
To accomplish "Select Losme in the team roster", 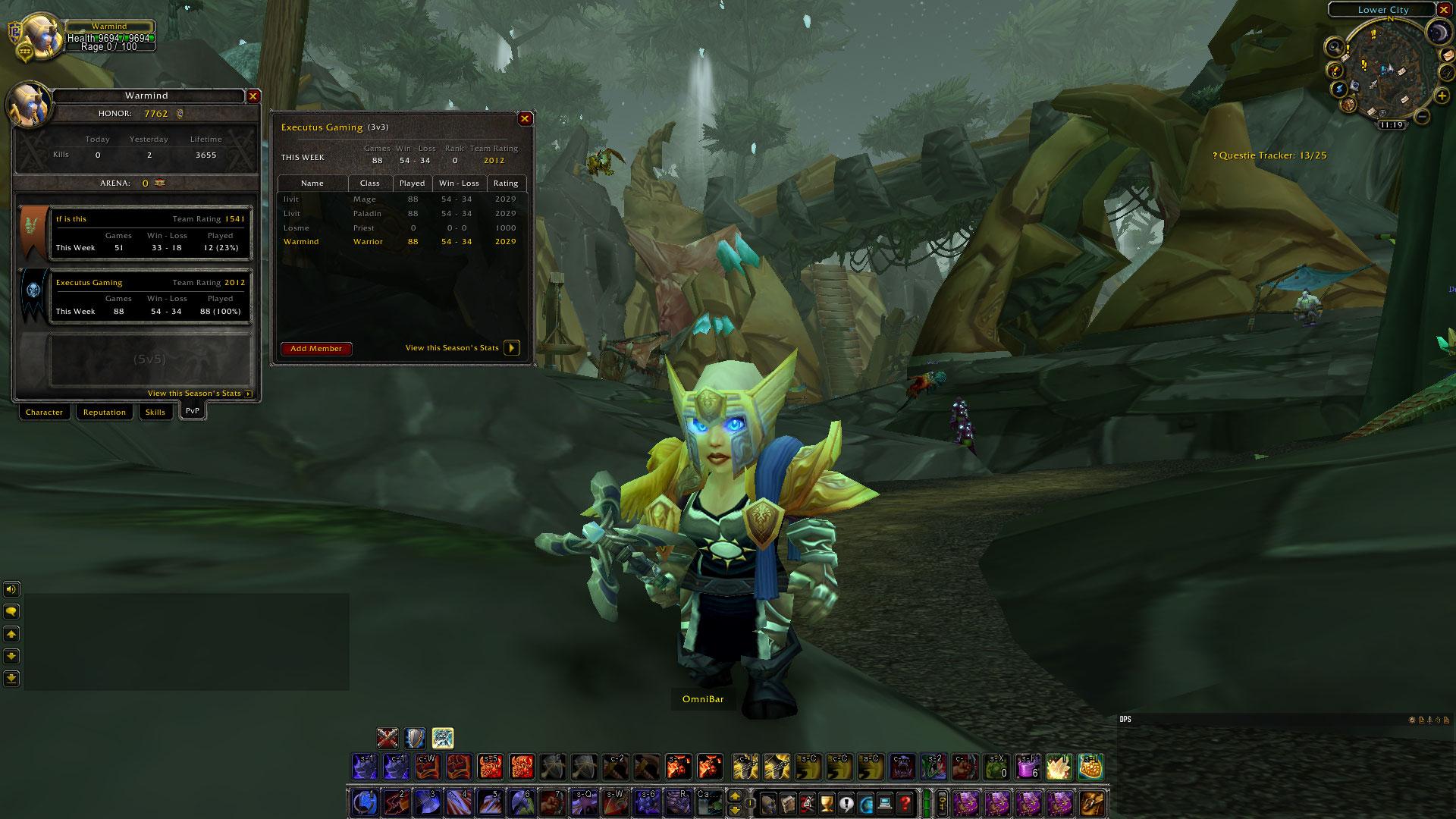I will click(297, 227).
